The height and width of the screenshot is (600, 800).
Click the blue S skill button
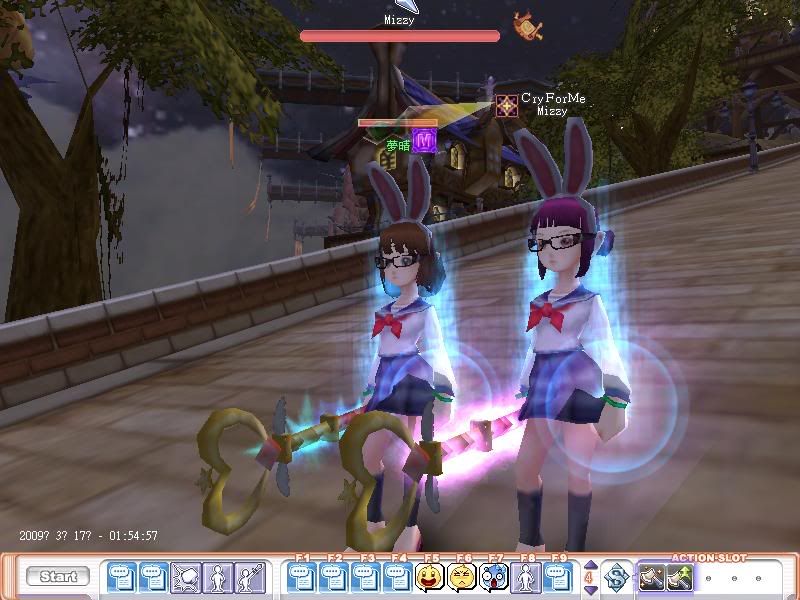tap(616, 577)
